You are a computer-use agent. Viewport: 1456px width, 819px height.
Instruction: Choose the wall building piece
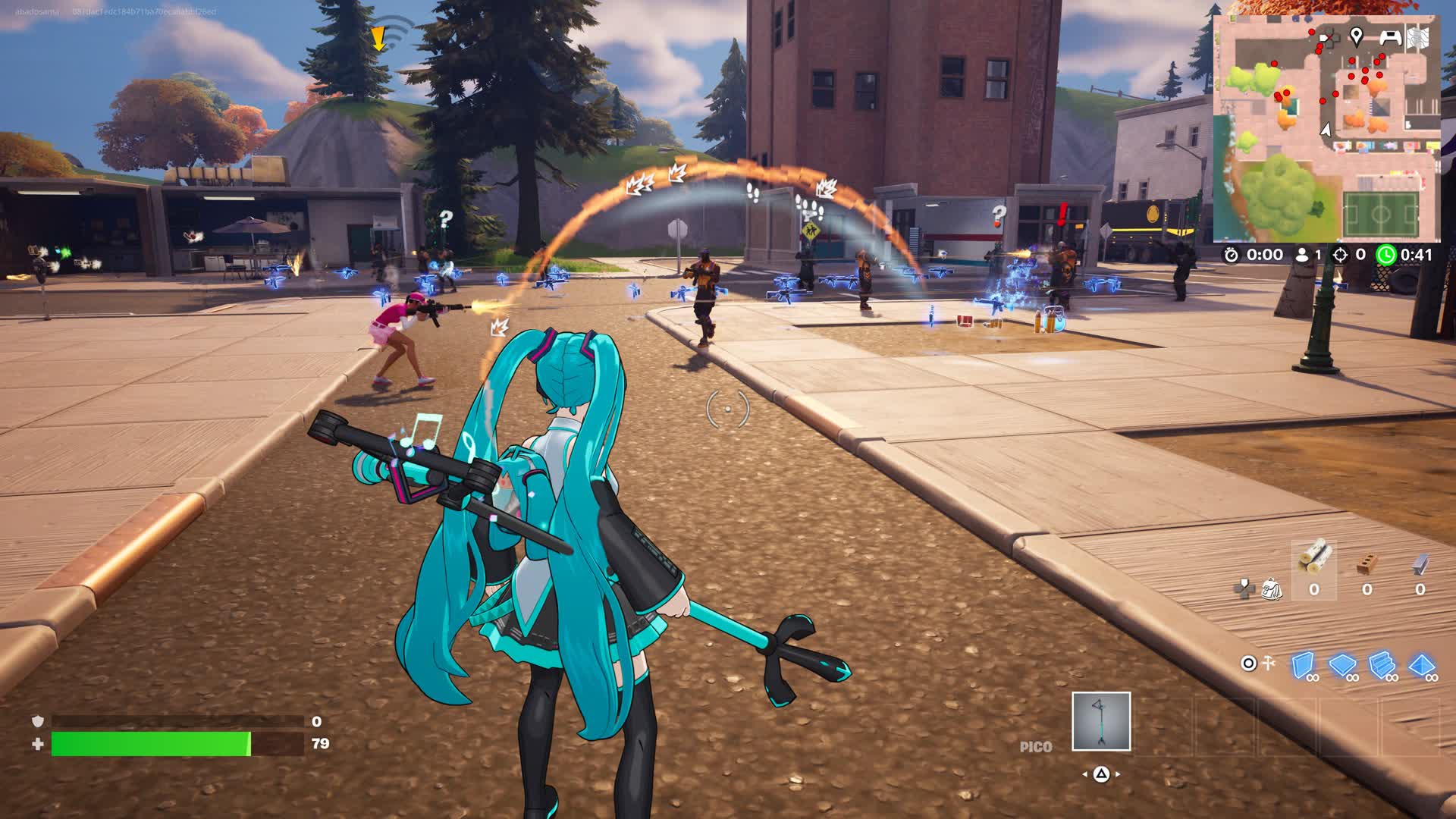(x=1303, y=666)
